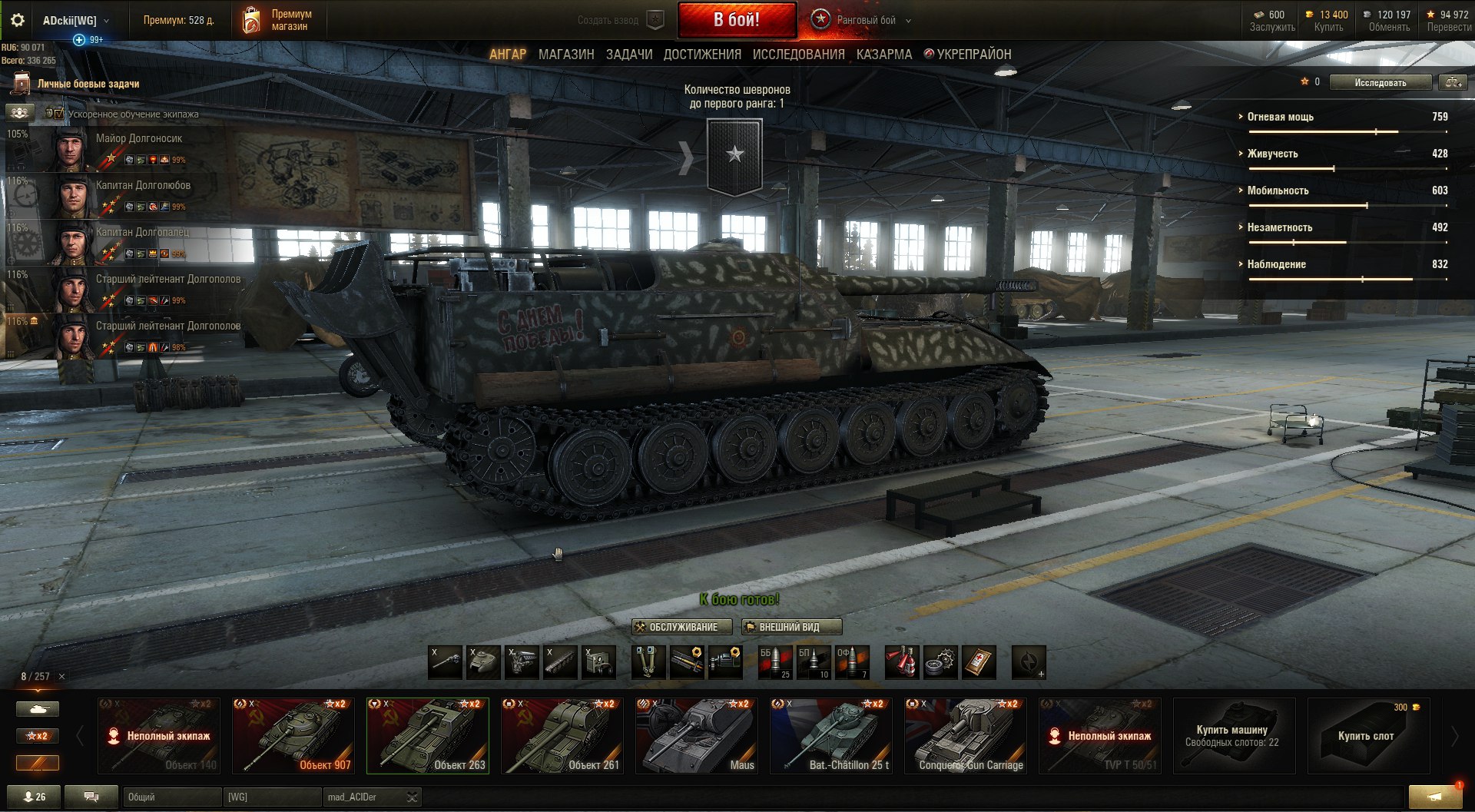Open the Премиум магазин shop

(x=278, y=20)
